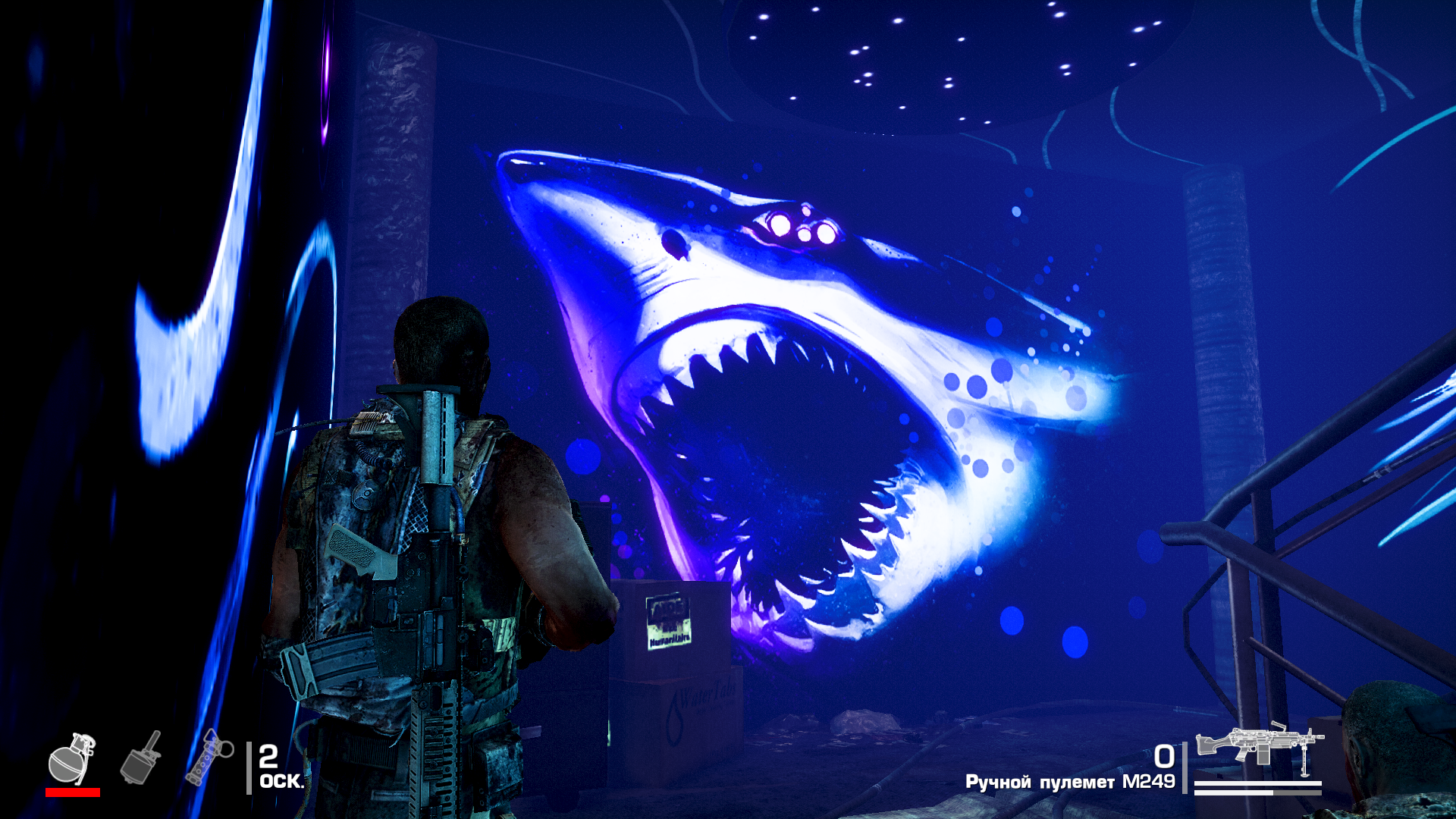Switch to the cylindrical stun grenade icon
Image resolution: width=1456 pixels, height=819 pixels.
(x=209, y=757)
